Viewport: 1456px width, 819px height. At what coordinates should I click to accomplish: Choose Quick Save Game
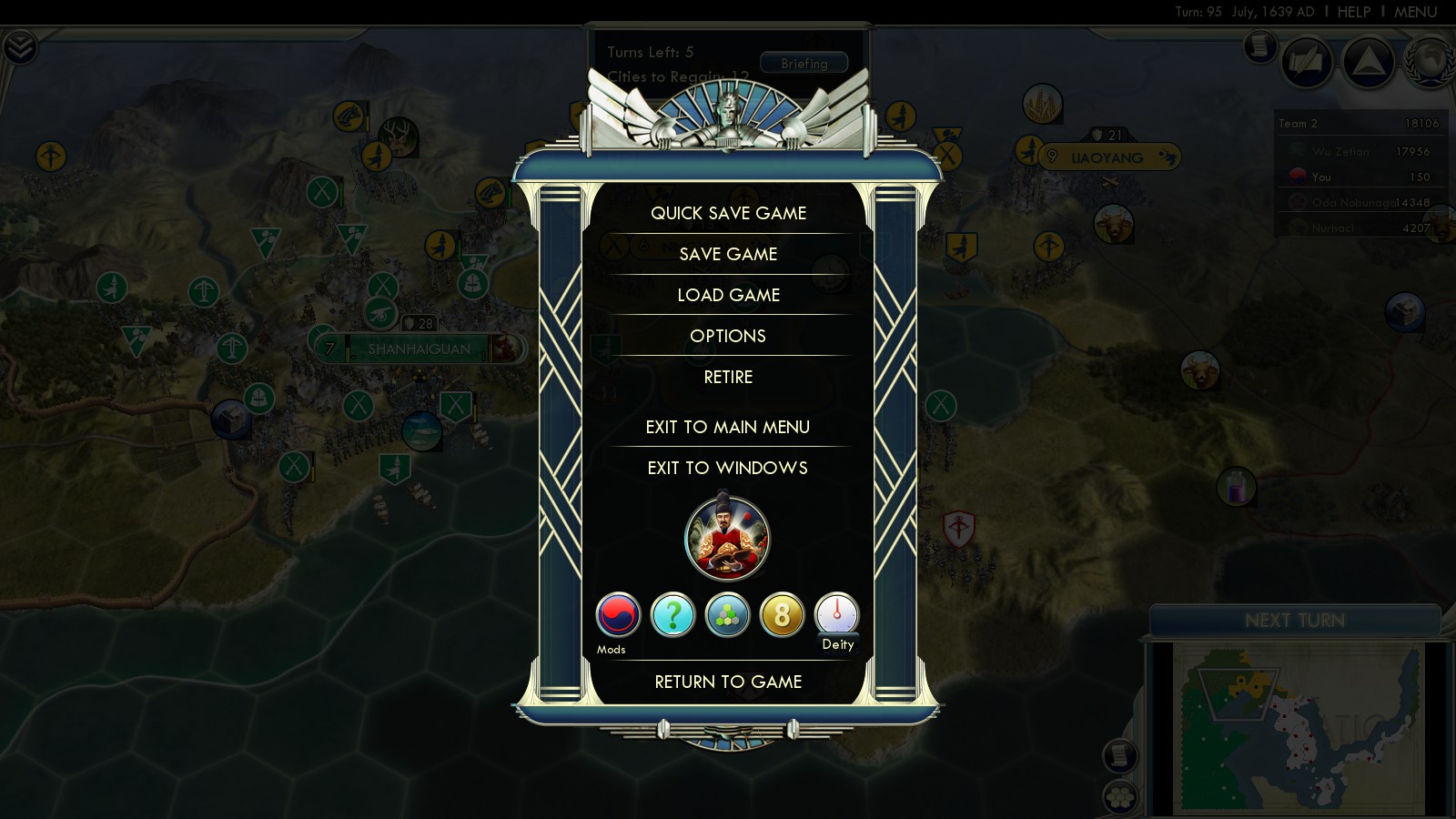(x=728, y=213)
